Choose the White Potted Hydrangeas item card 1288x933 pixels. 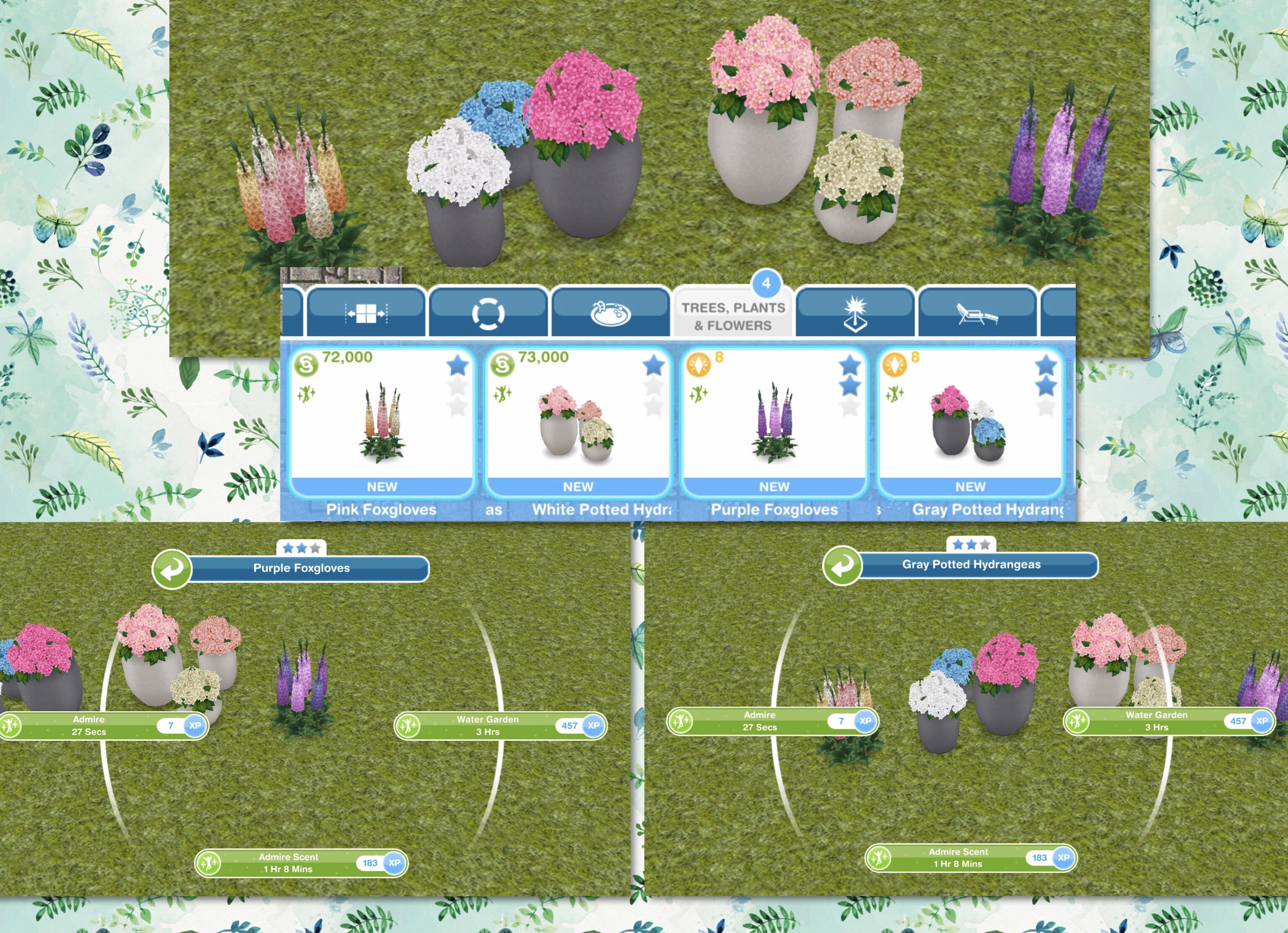[578, 422]
